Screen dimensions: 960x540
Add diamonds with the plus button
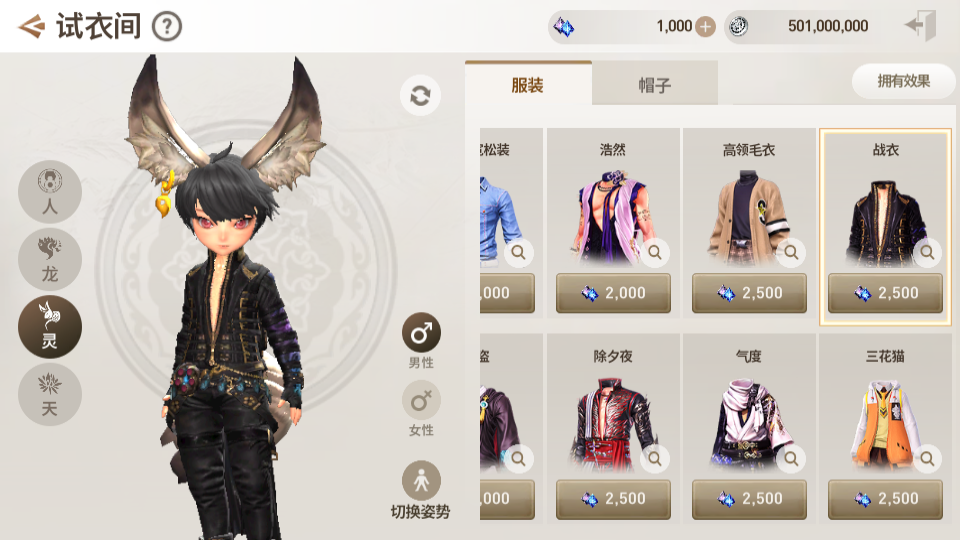pos(705,27)
